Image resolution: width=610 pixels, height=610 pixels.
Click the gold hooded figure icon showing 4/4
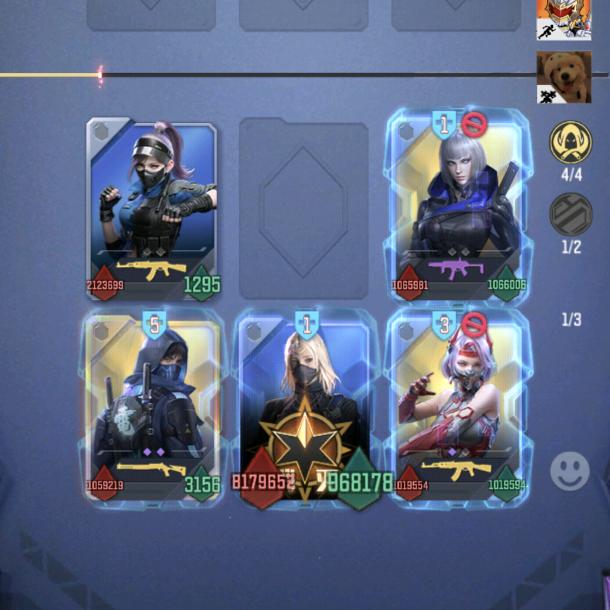570,143
